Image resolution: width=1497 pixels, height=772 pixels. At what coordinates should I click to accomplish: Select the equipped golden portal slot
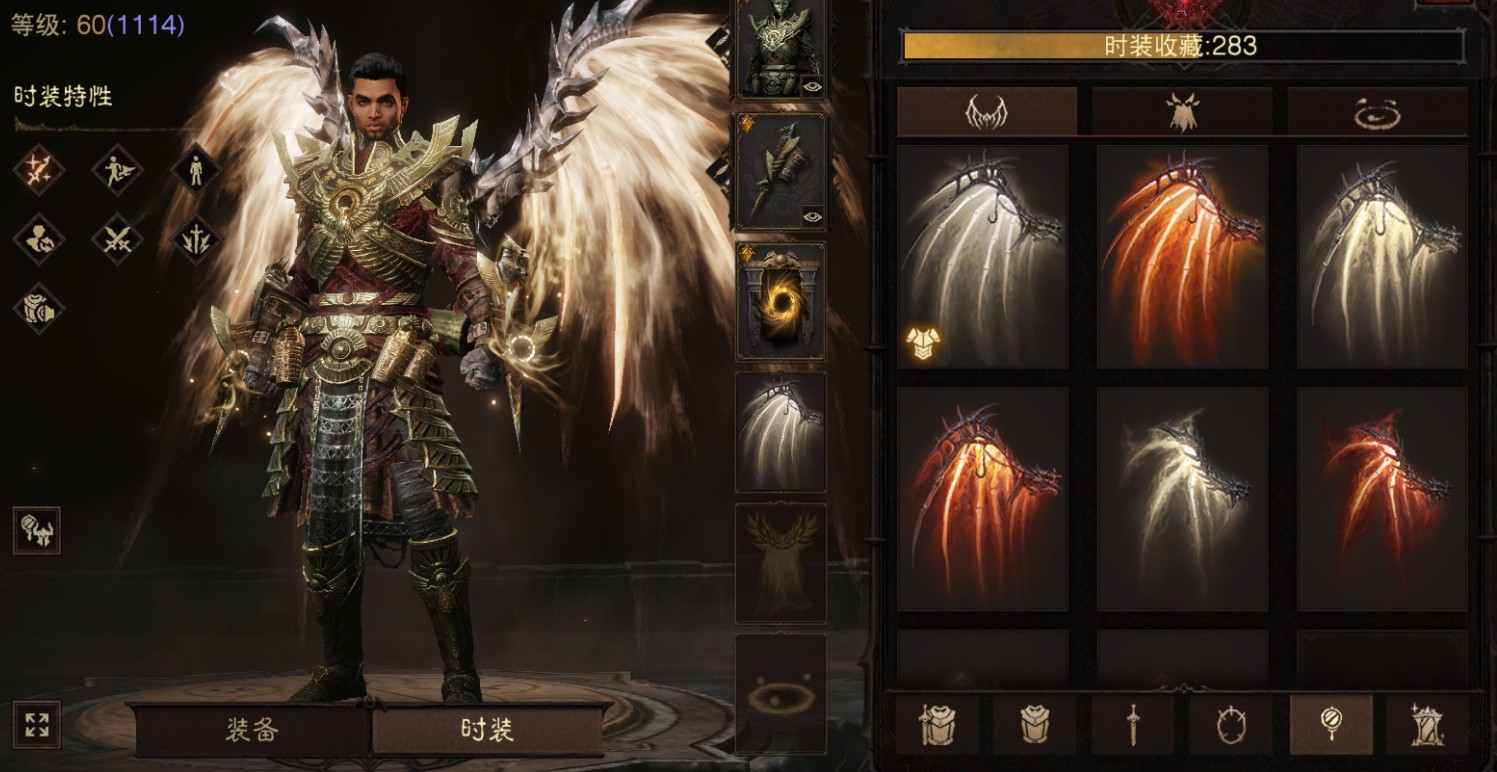781,301
